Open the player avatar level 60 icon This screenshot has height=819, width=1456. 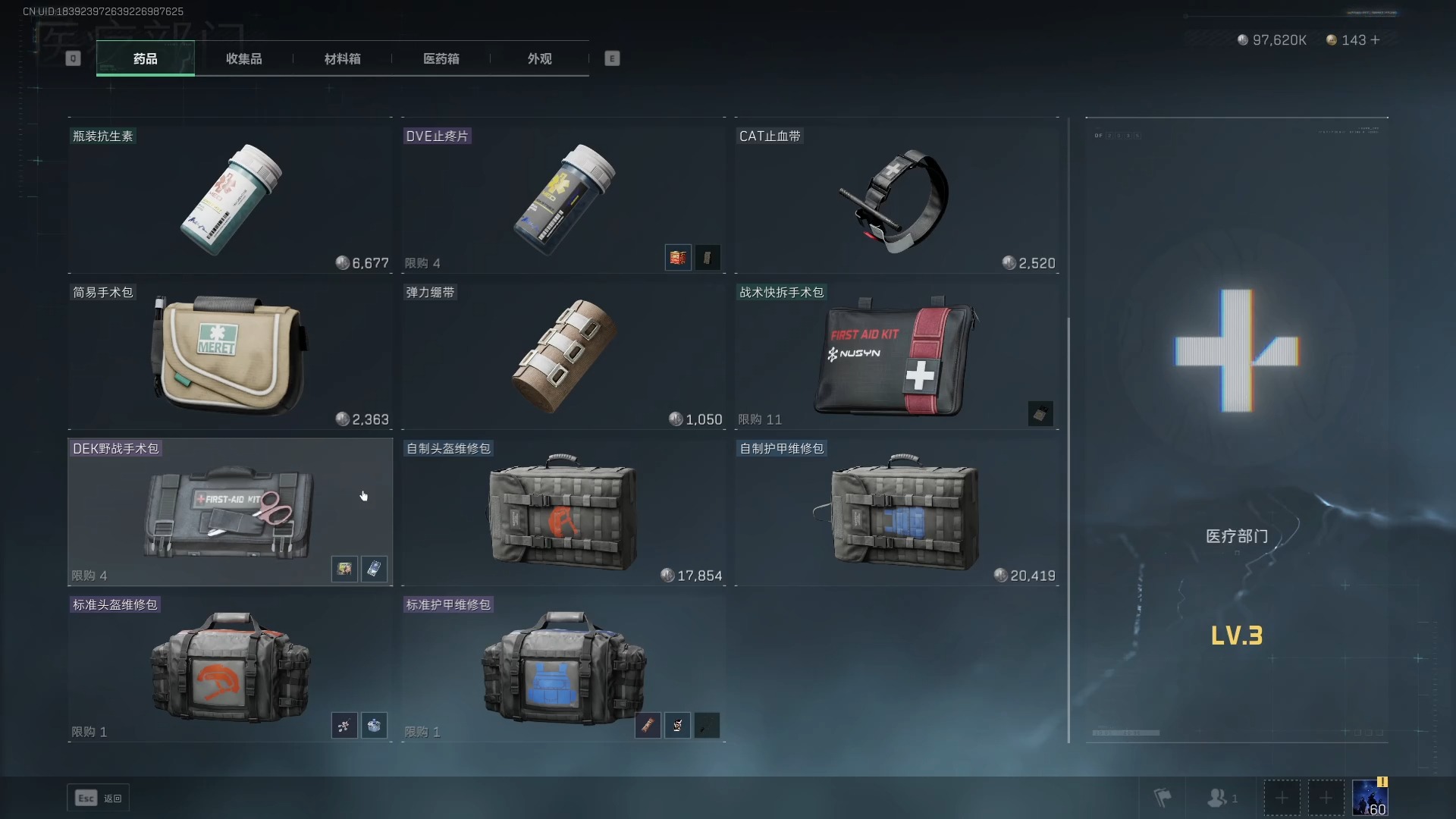click(1370, 798)
